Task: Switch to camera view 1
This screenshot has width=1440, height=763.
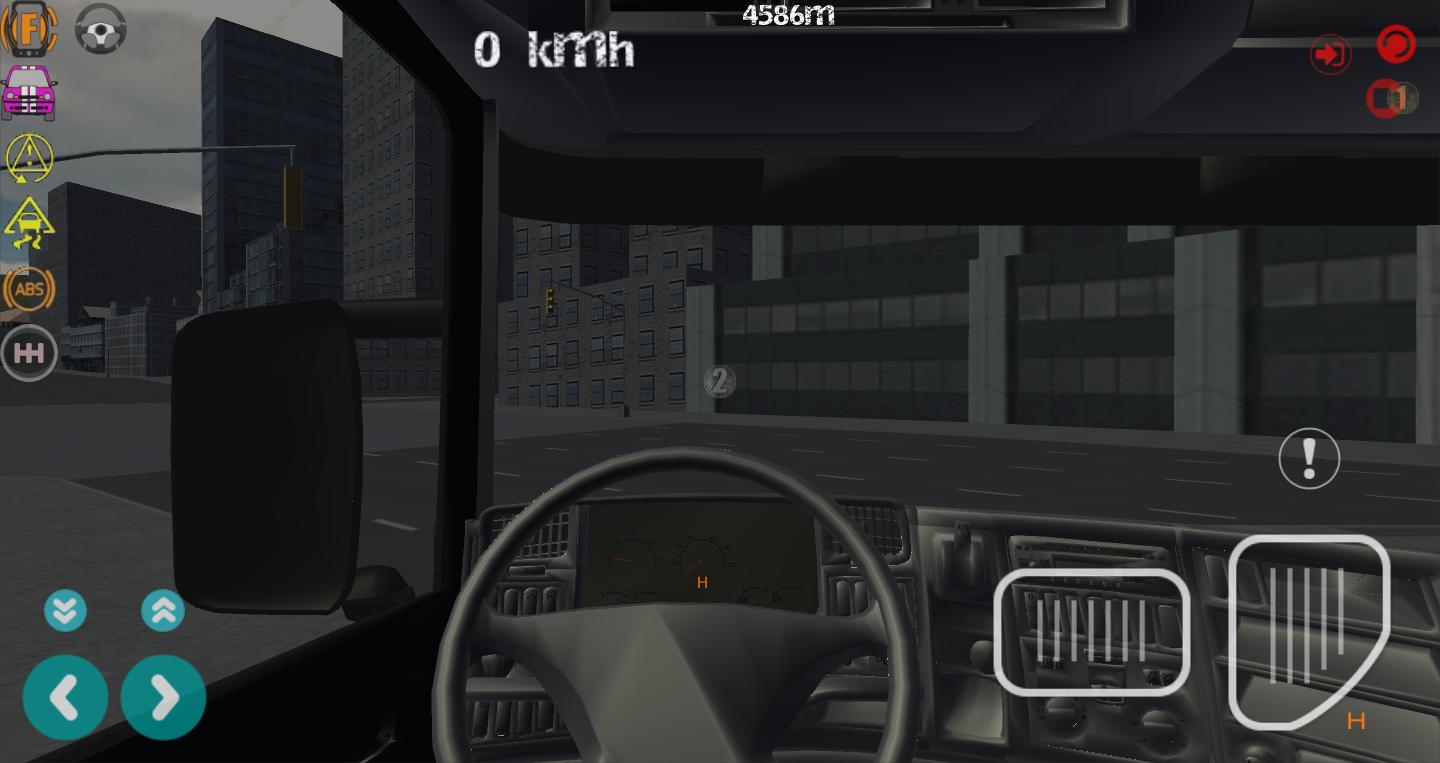Action: coord(1390,98)
